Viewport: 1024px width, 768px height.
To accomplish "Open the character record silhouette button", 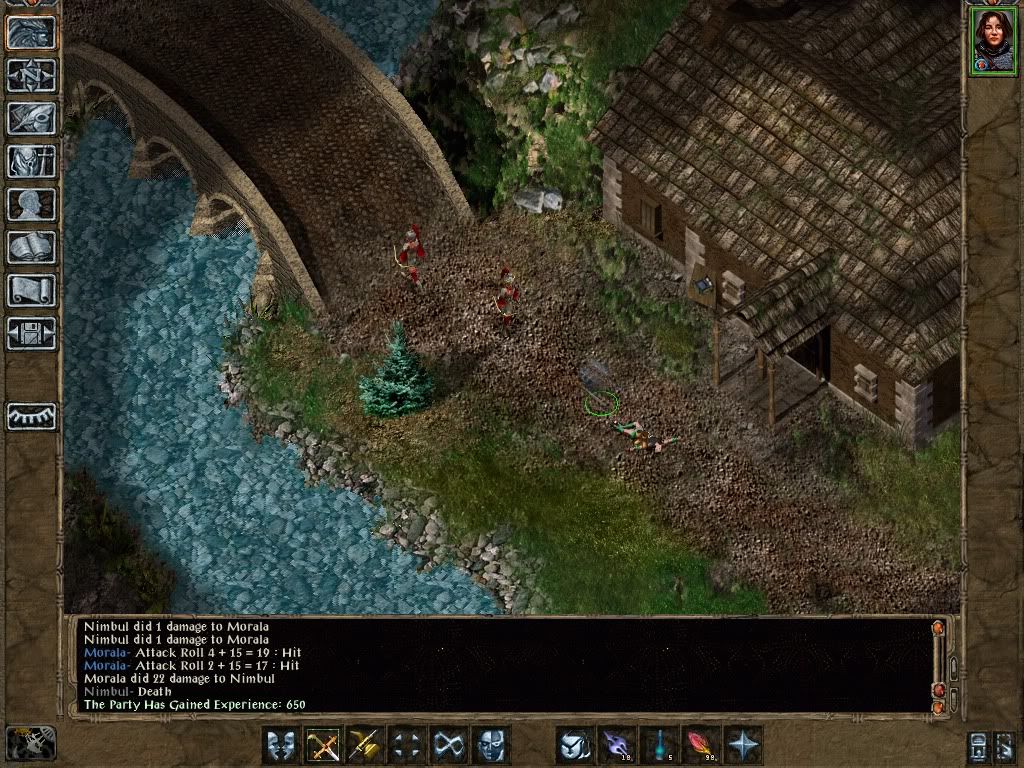I will click(x=31, y=204).
